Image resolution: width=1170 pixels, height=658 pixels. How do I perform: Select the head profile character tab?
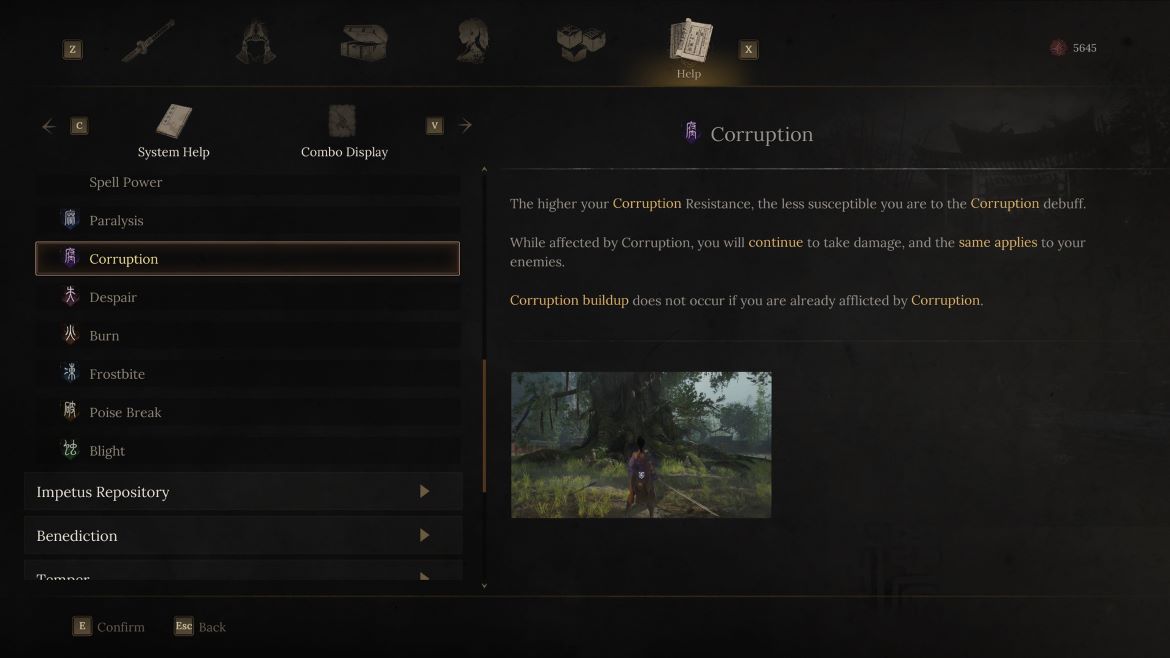tap(472, 42)
